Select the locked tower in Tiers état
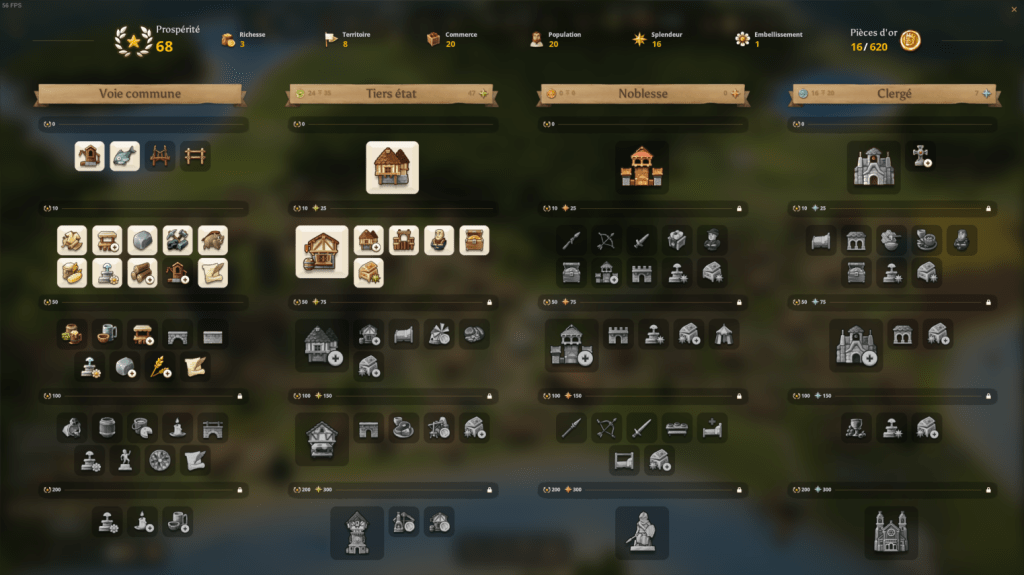Screen dimensions: 1024x575 (357, 532)
